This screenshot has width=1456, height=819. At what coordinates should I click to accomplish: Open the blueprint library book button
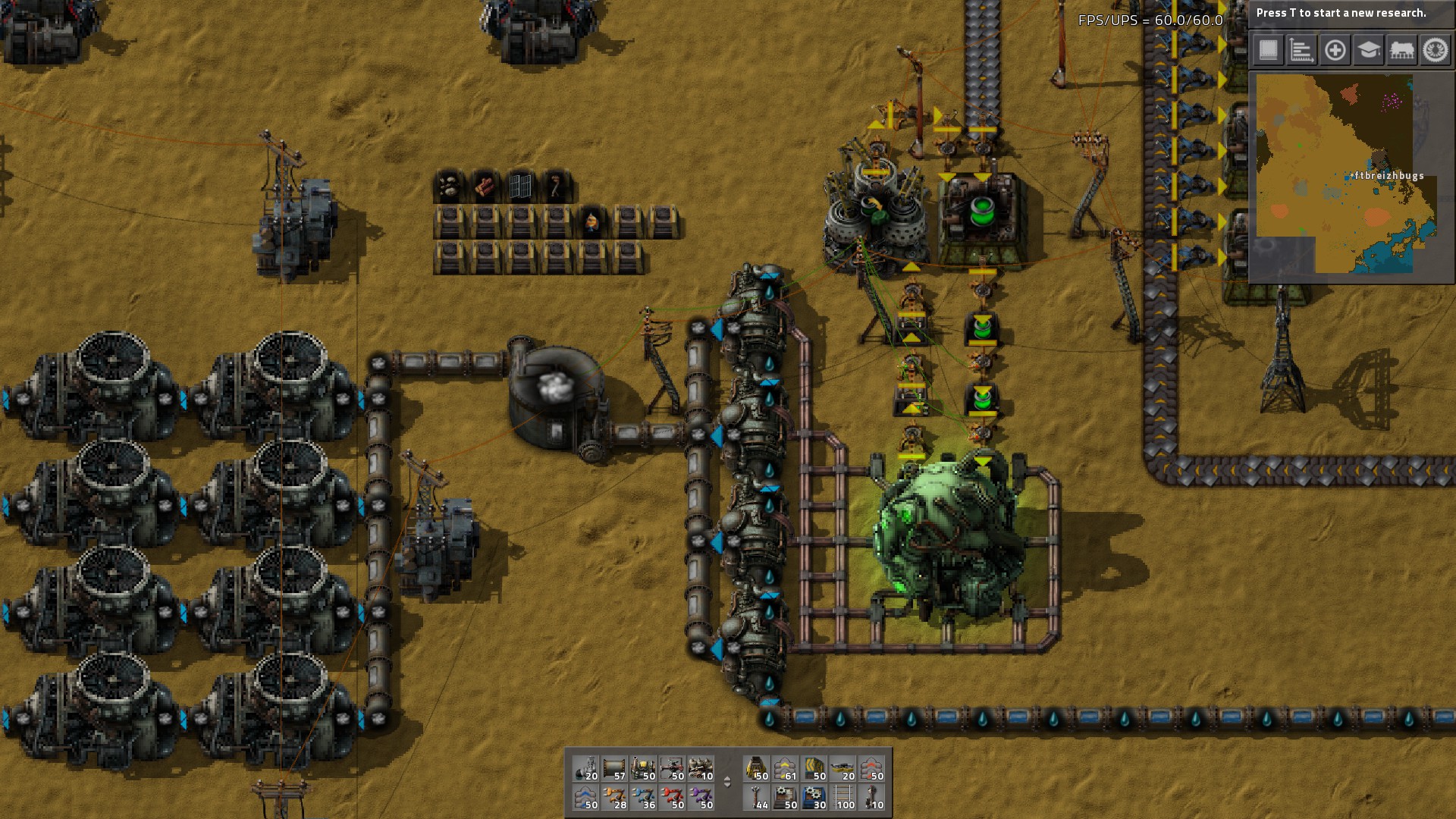[1268, 50]
